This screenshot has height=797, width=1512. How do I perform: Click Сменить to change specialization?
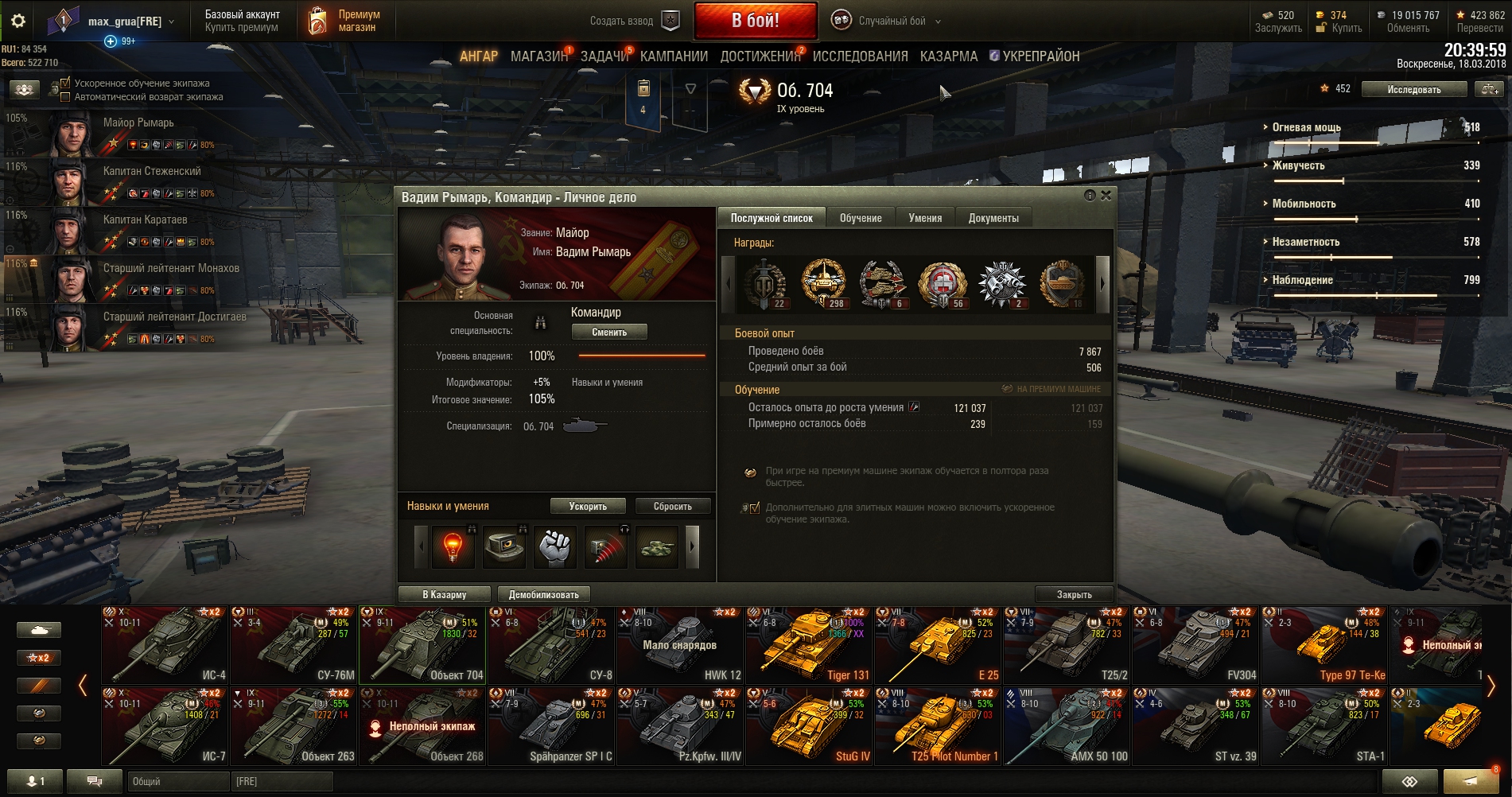[x=608, y=332]
